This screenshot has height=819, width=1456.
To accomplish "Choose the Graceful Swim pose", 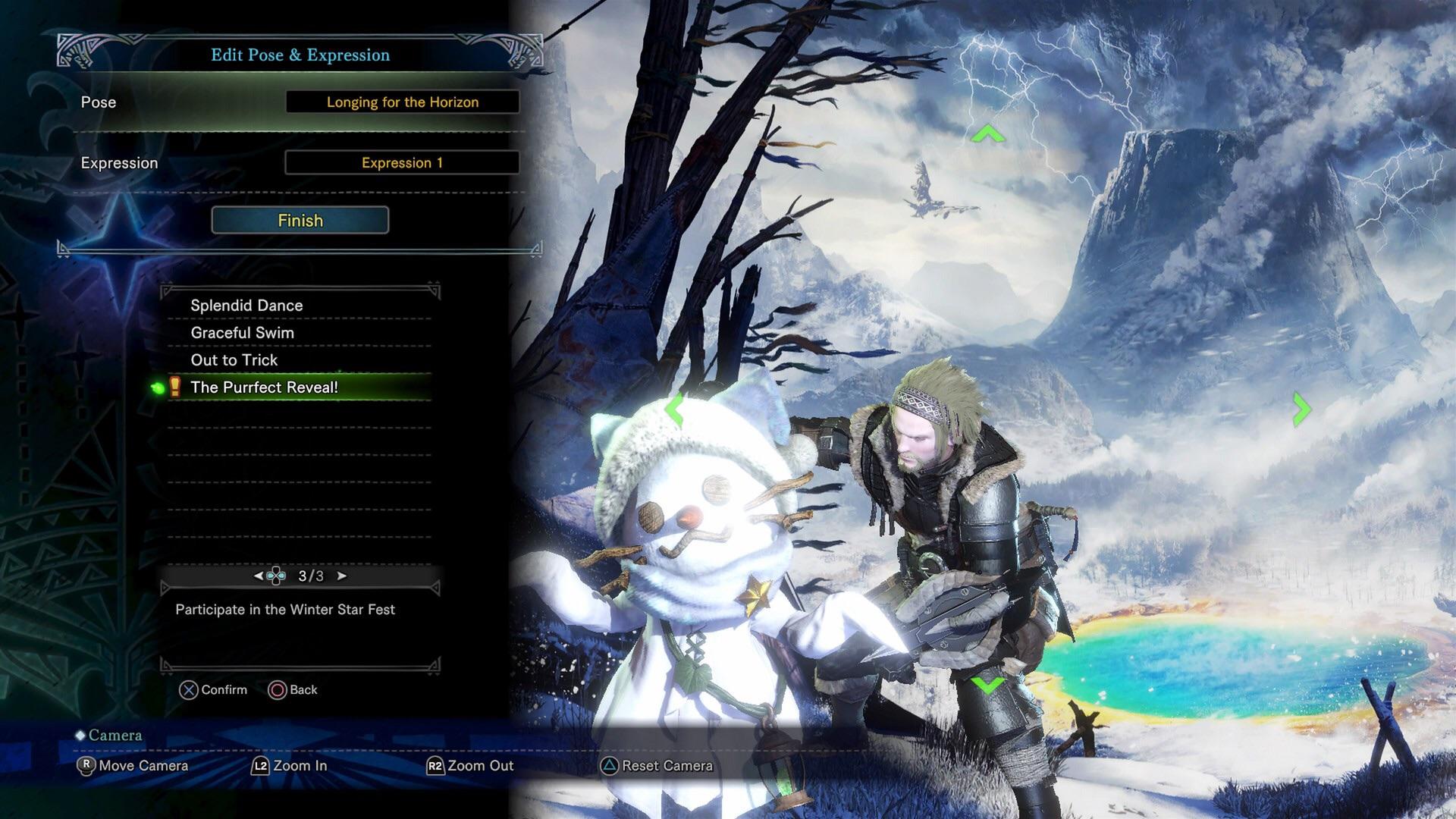I will 243,333.
